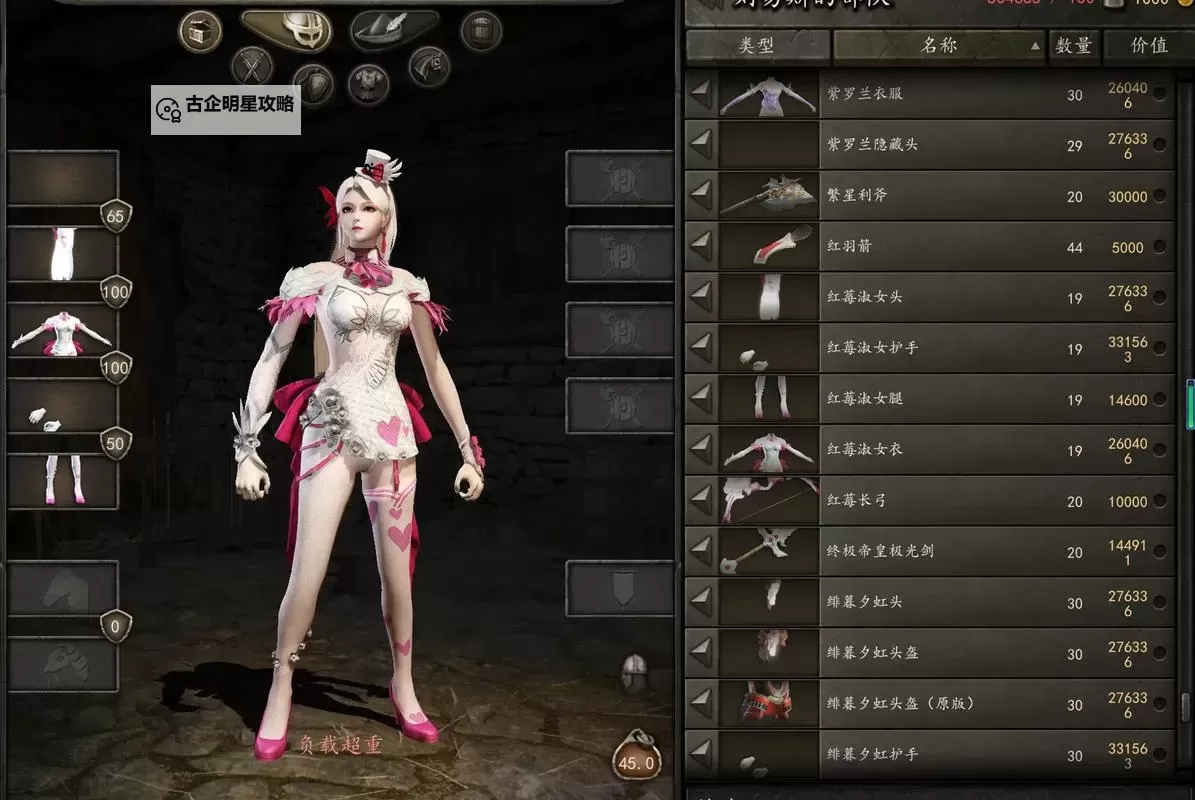Filter inventory by crossed swords weapons icon
The height and width of the screenshot is (800, 1195).
click(x=252, y=67)
